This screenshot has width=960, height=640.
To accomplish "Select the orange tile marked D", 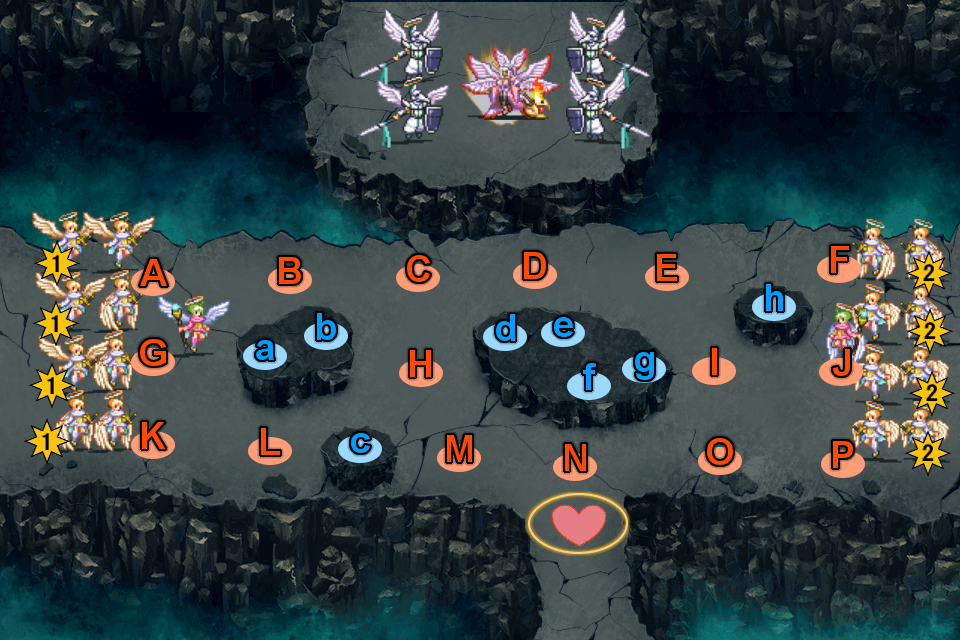I will point(535,269).
